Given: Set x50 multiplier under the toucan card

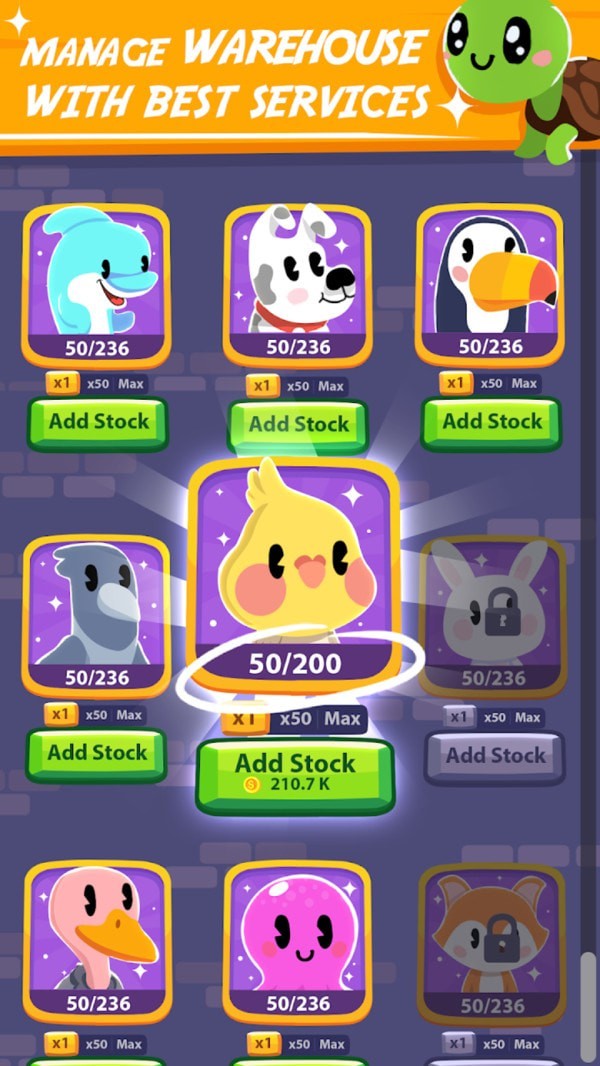Looking at the screenshot, I should click(490, 384).
